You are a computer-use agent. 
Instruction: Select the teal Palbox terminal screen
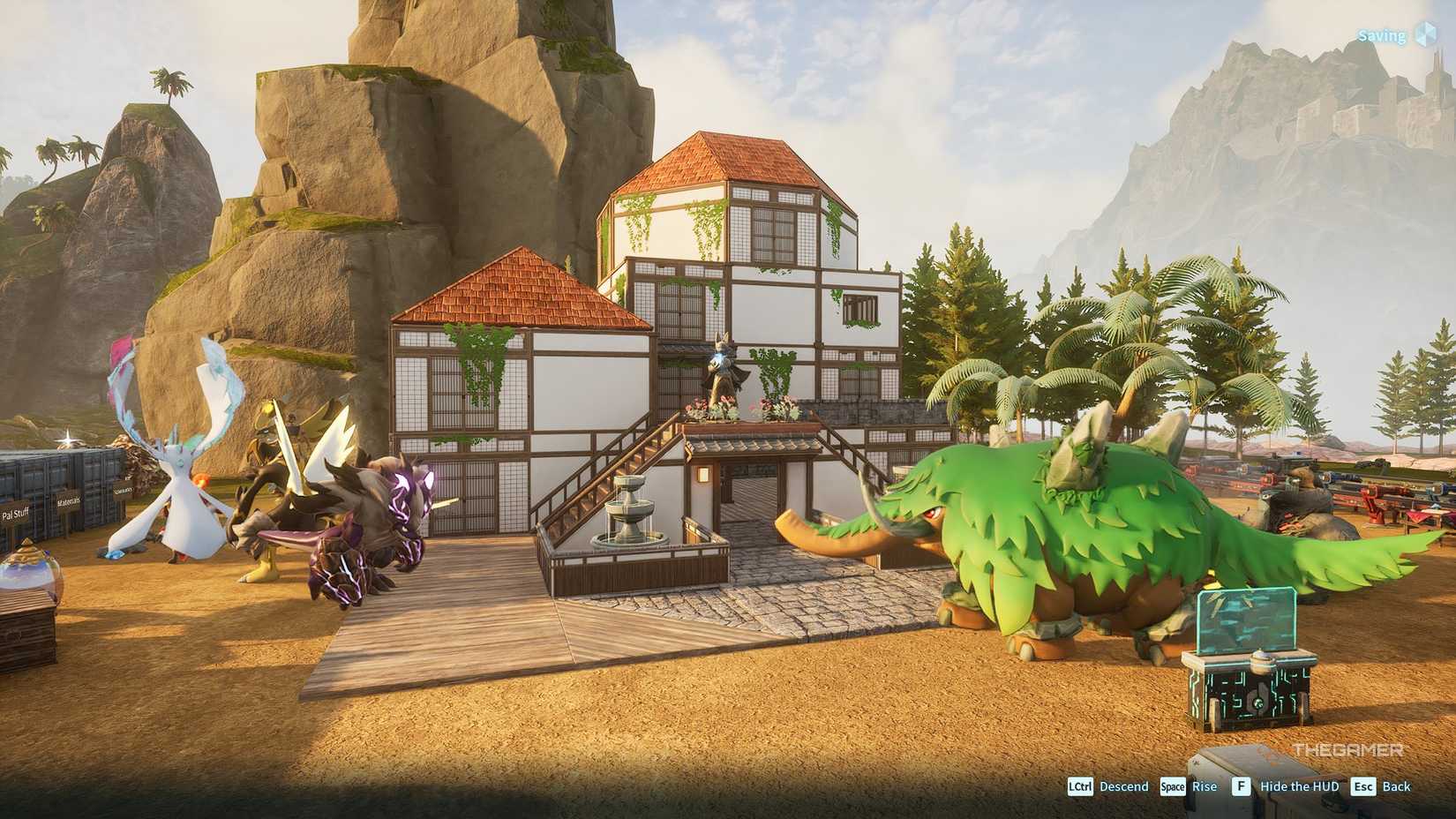click(x=1246, y=618)
